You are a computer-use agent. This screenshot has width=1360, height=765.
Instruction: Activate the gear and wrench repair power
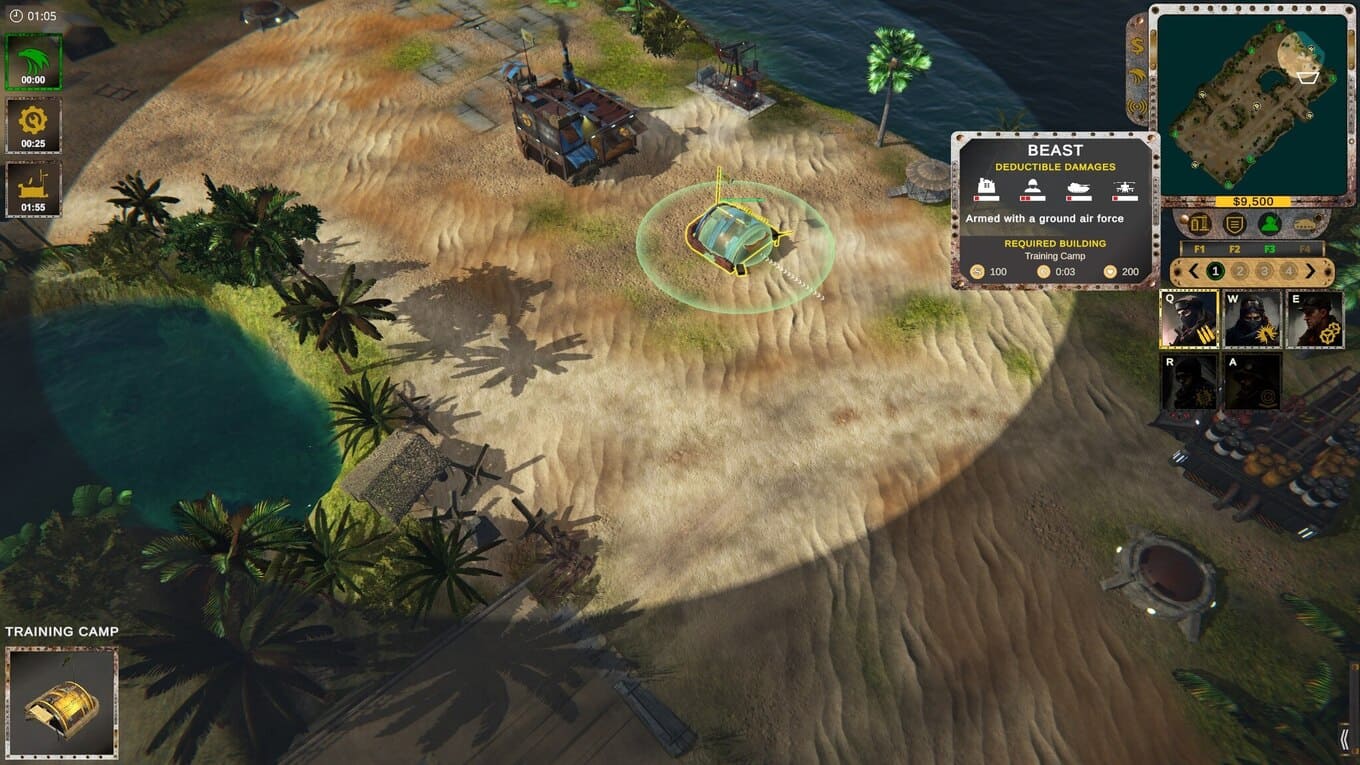pos(34,125)
